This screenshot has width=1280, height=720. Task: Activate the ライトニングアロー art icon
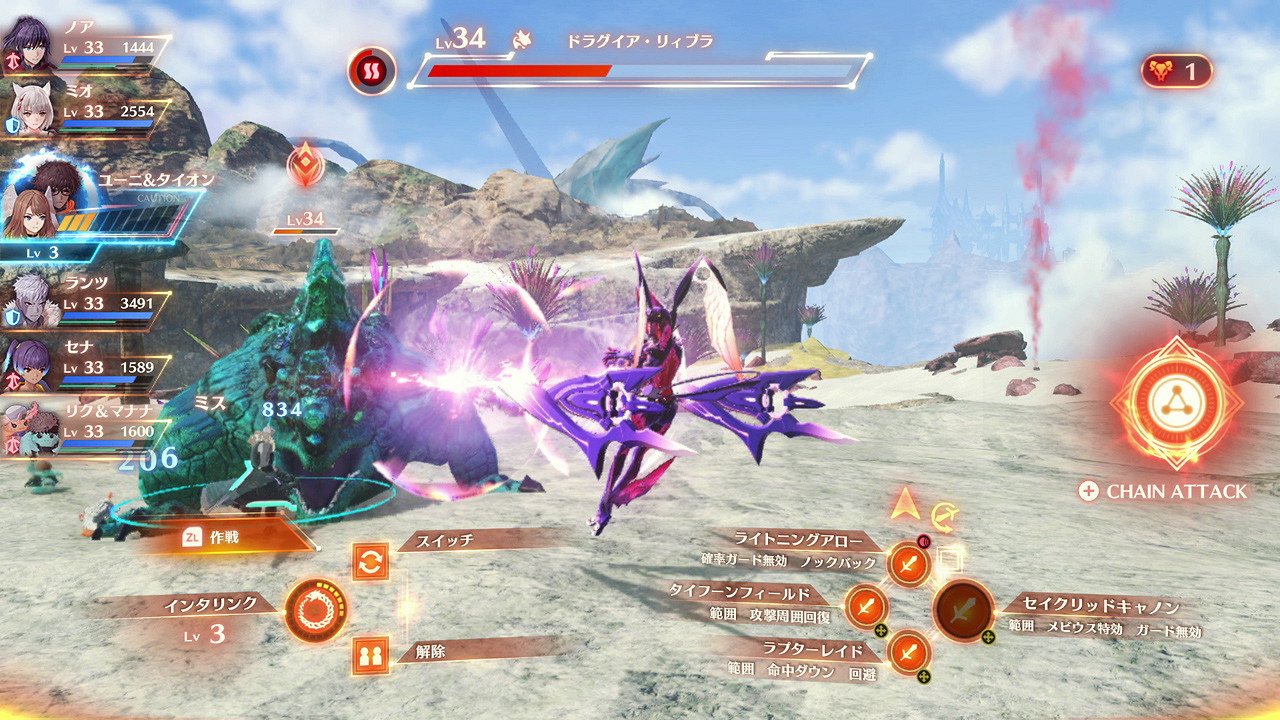908,564
